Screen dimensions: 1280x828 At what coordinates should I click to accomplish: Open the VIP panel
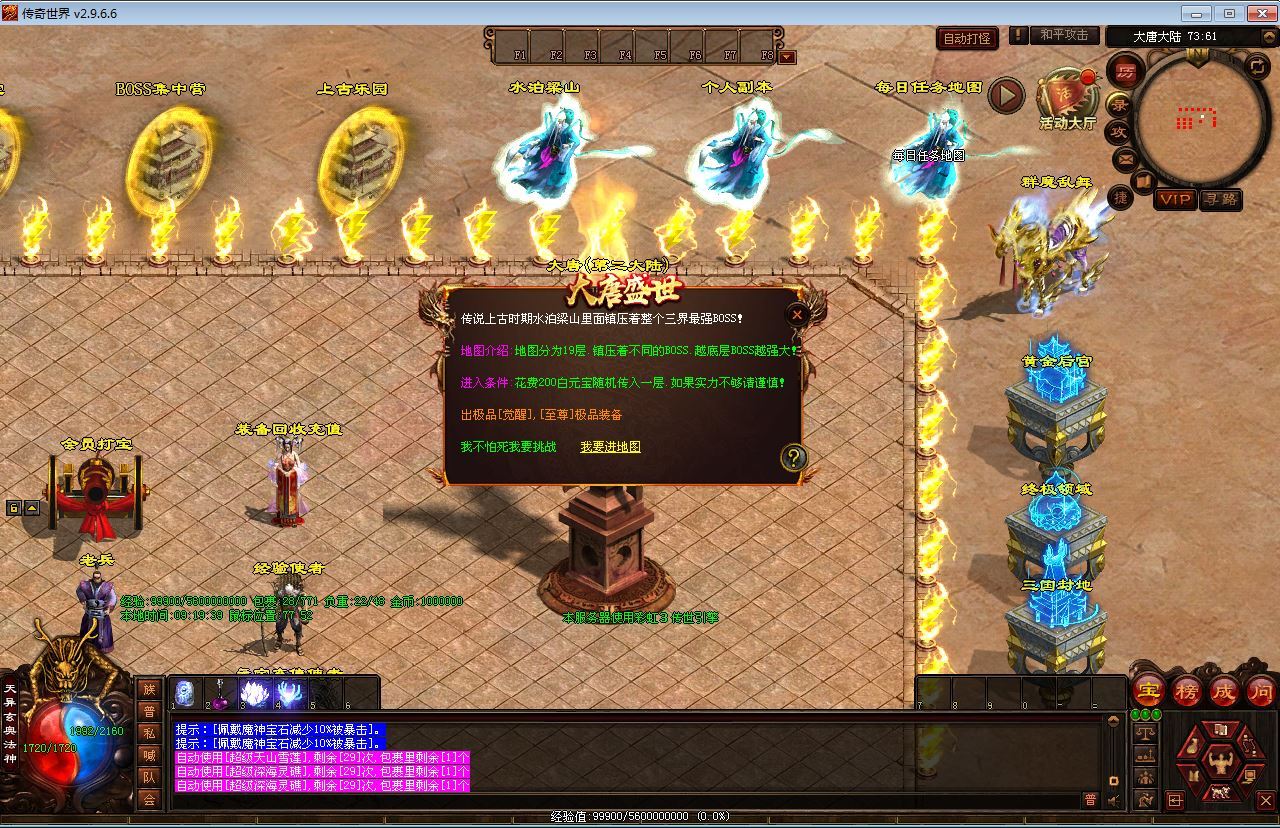[x=1174, y=200]
